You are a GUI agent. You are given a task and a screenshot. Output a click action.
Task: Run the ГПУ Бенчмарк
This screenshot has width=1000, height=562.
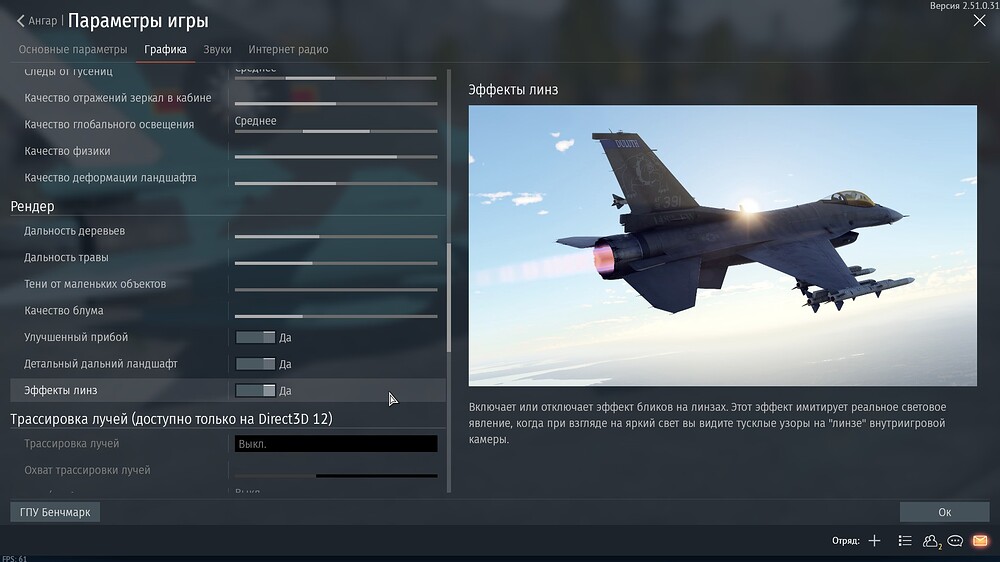coord(55,512)
